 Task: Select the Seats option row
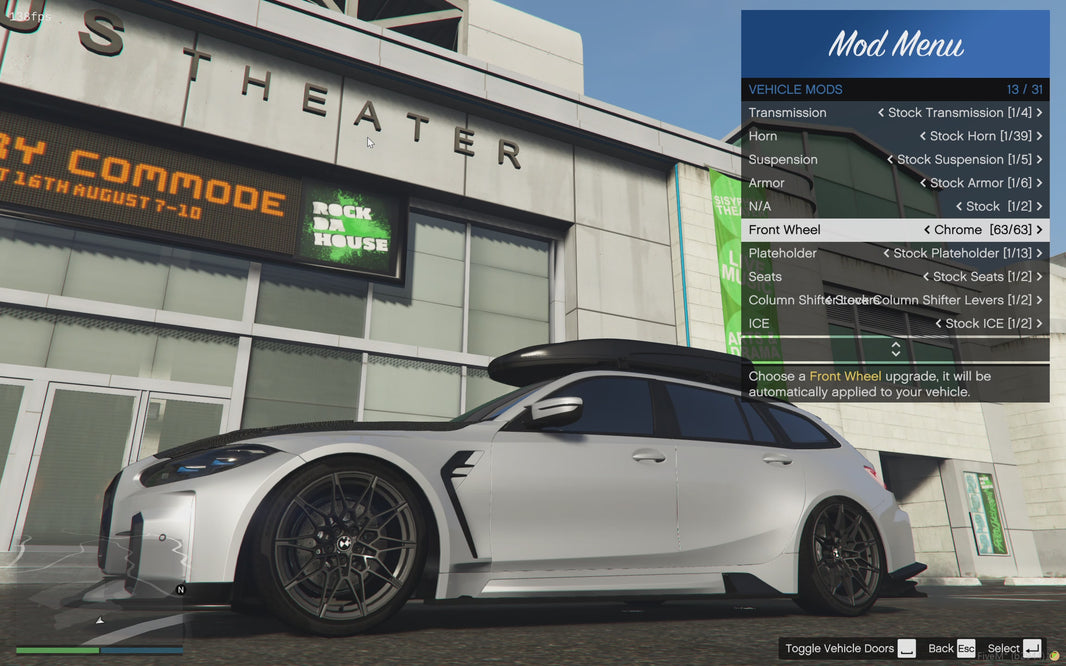click(x=895, y=277)
